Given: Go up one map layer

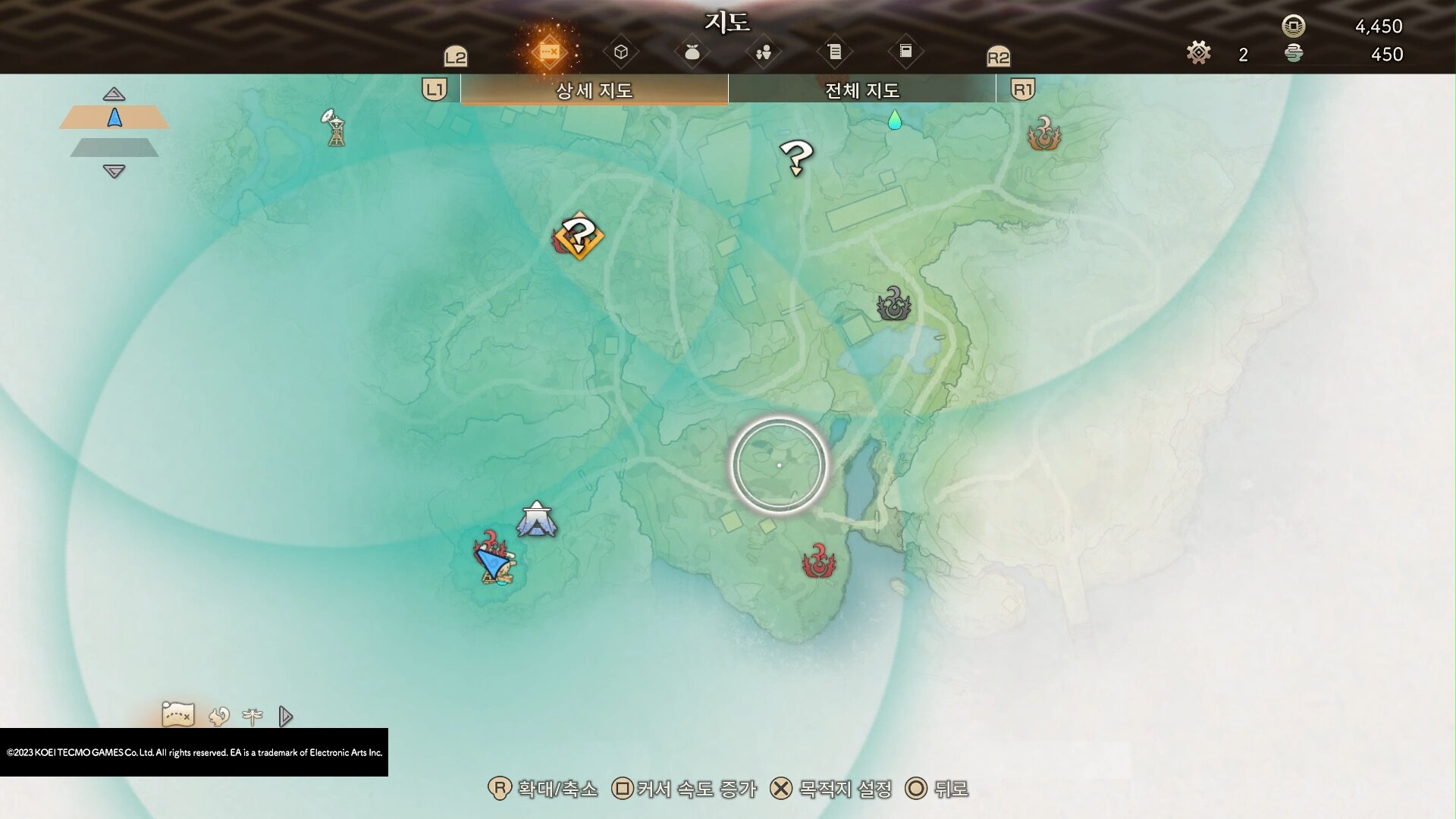Looking at the screenshot, I should point(114,94).
